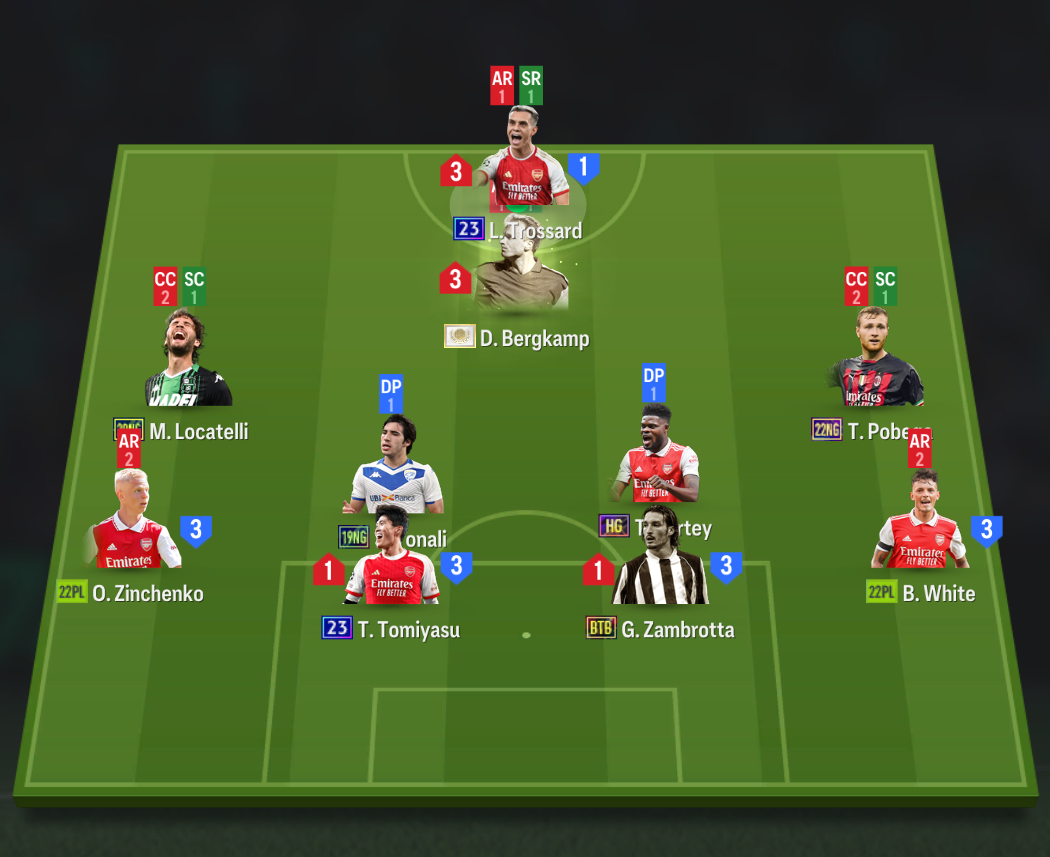Select the Tonali player in Brescia kit
The image size is (1050, 857).
(397, 462)
